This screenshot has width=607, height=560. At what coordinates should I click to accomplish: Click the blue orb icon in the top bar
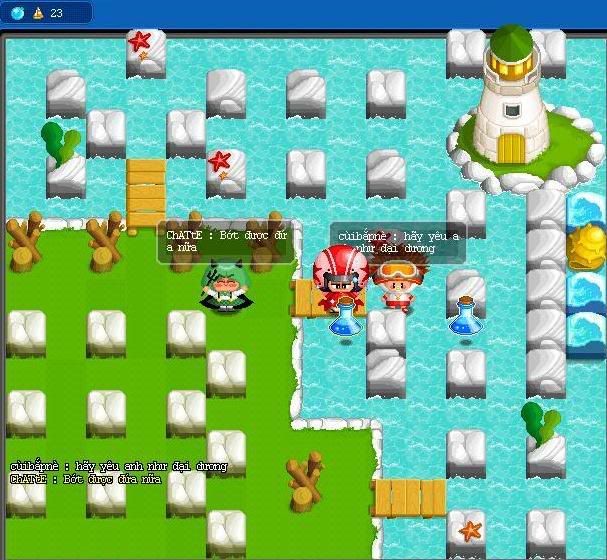[x=17, y=13]
